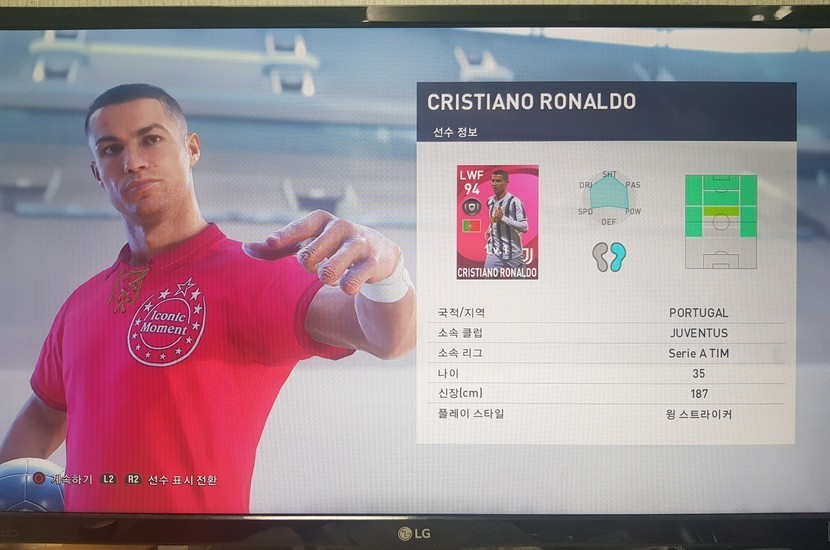Select the Cristiano Ronaldo LWF 94 player card
830x550 pixels.
(x=497, y=222)
